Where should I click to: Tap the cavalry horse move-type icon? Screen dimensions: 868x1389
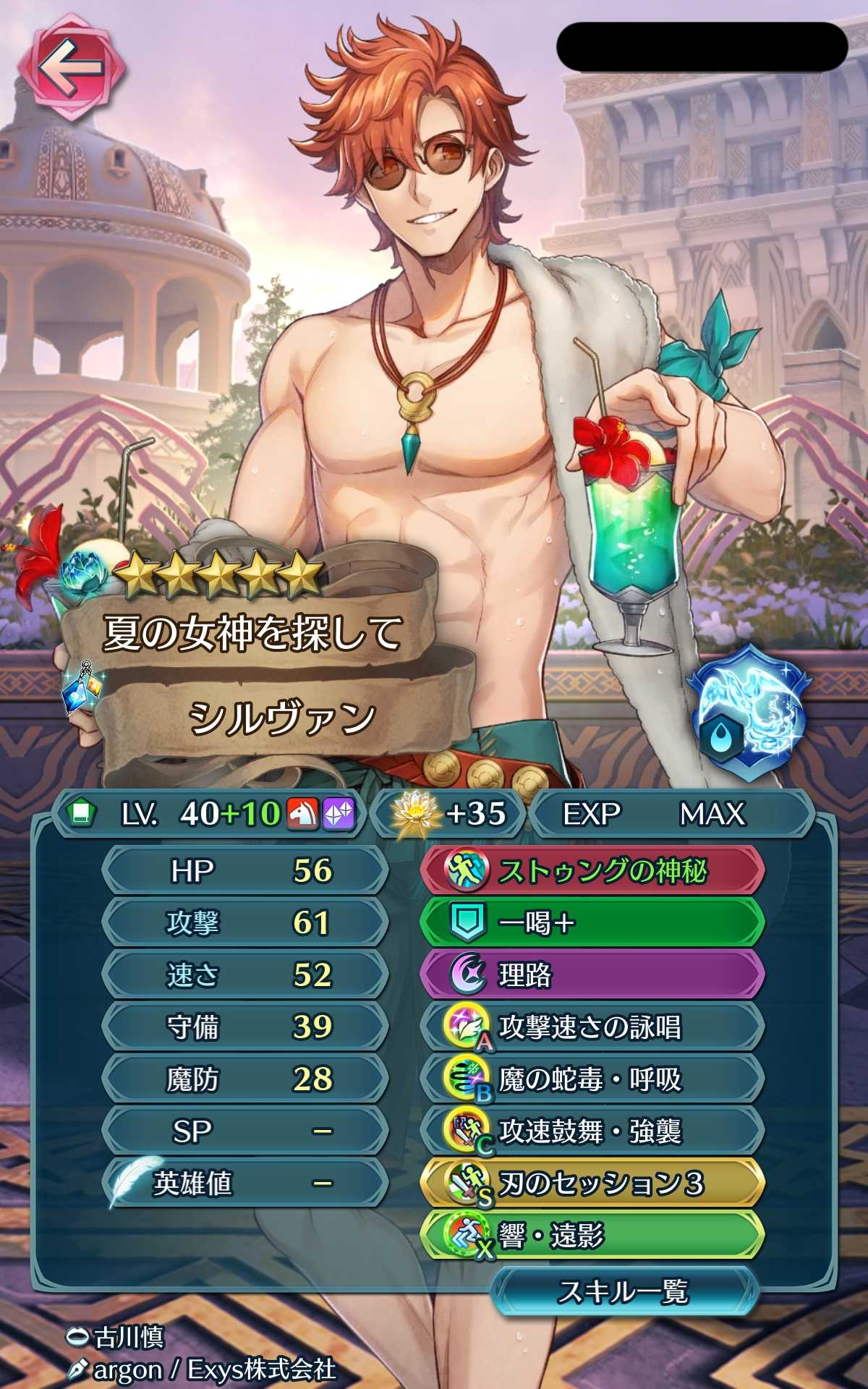click(302, 814)
